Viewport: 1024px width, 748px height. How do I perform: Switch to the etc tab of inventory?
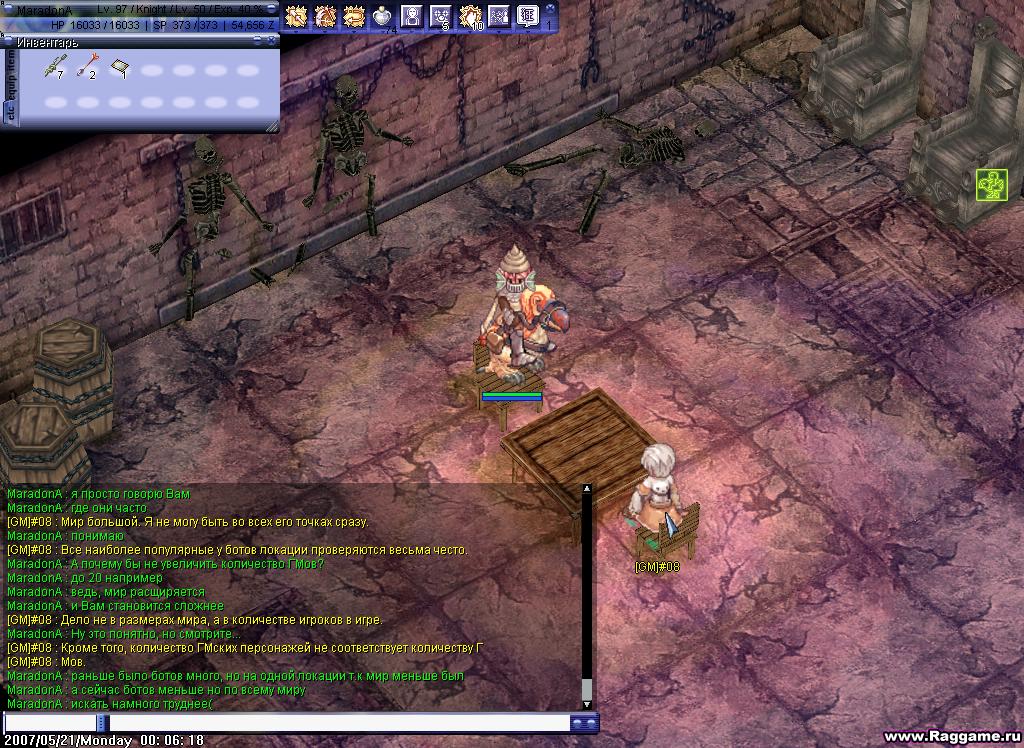tap(11, 114)
